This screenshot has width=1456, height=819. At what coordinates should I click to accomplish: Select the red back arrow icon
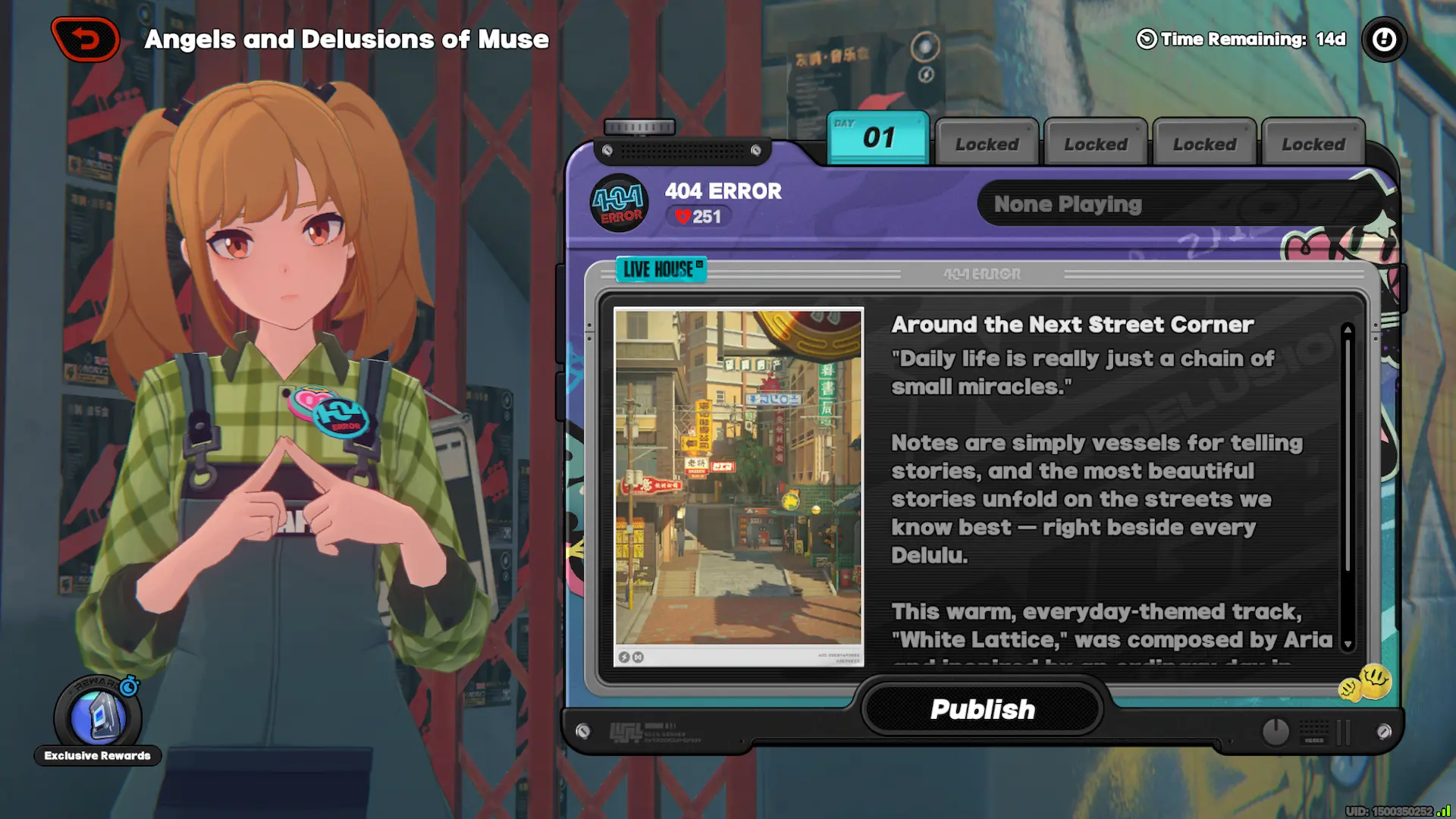pos(85,39)
